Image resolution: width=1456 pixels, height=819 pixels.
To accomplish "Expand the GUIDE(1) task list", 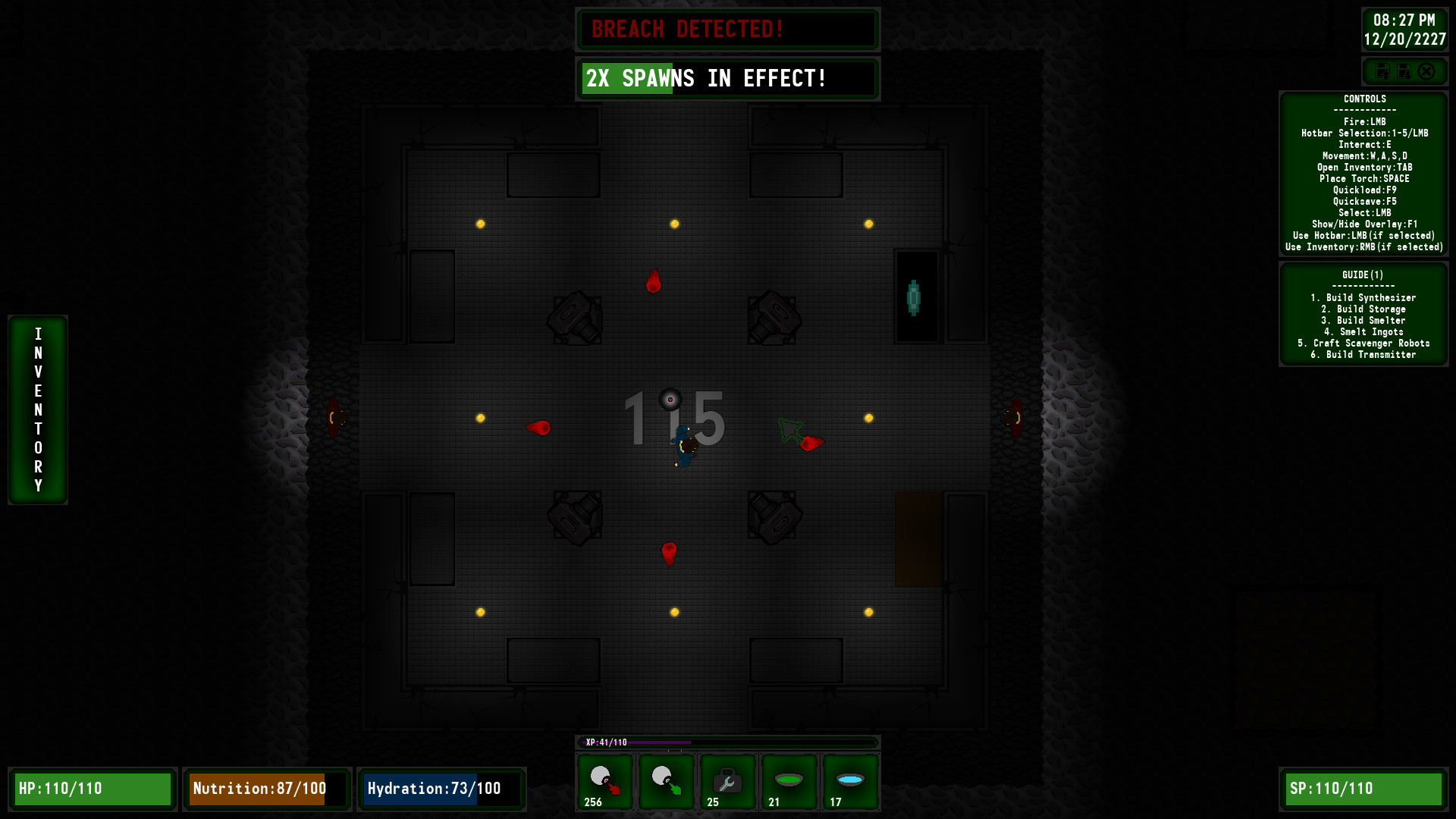I will (1363, 275).
